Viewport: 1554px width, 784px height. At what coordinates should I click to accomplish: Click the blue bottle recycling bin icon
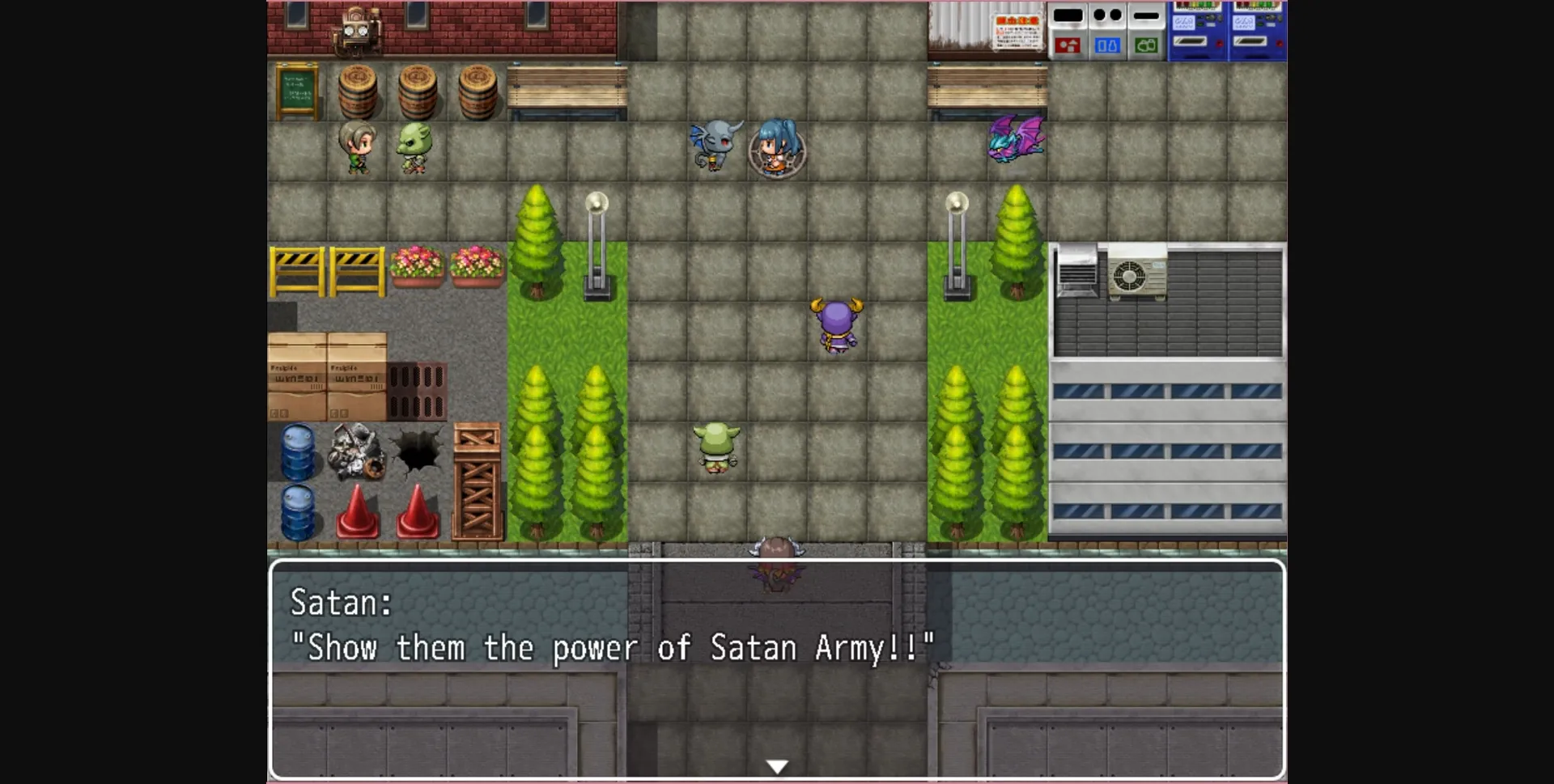pos(1107,46)
